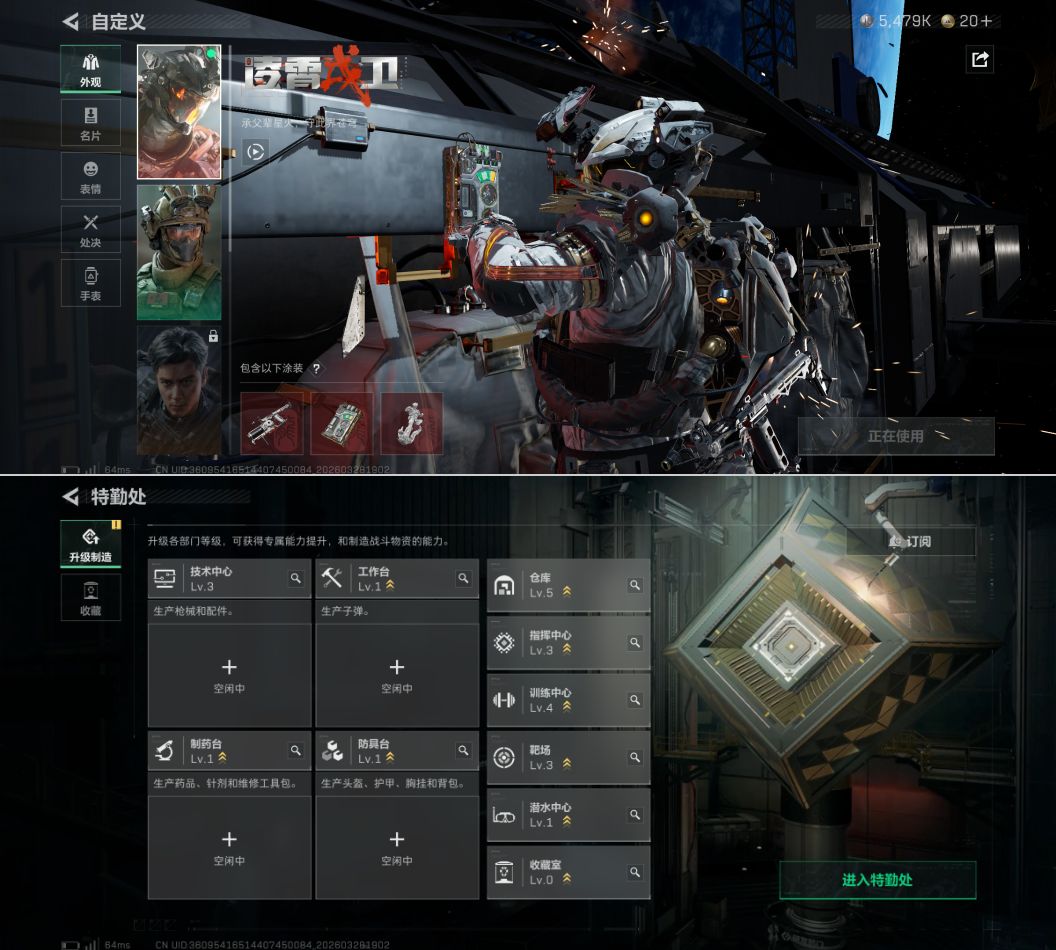The height and width of the screenshot is (950, 1056).
Task: Choose the green camo soldier skin thumbnail
Action: point(179,251)
